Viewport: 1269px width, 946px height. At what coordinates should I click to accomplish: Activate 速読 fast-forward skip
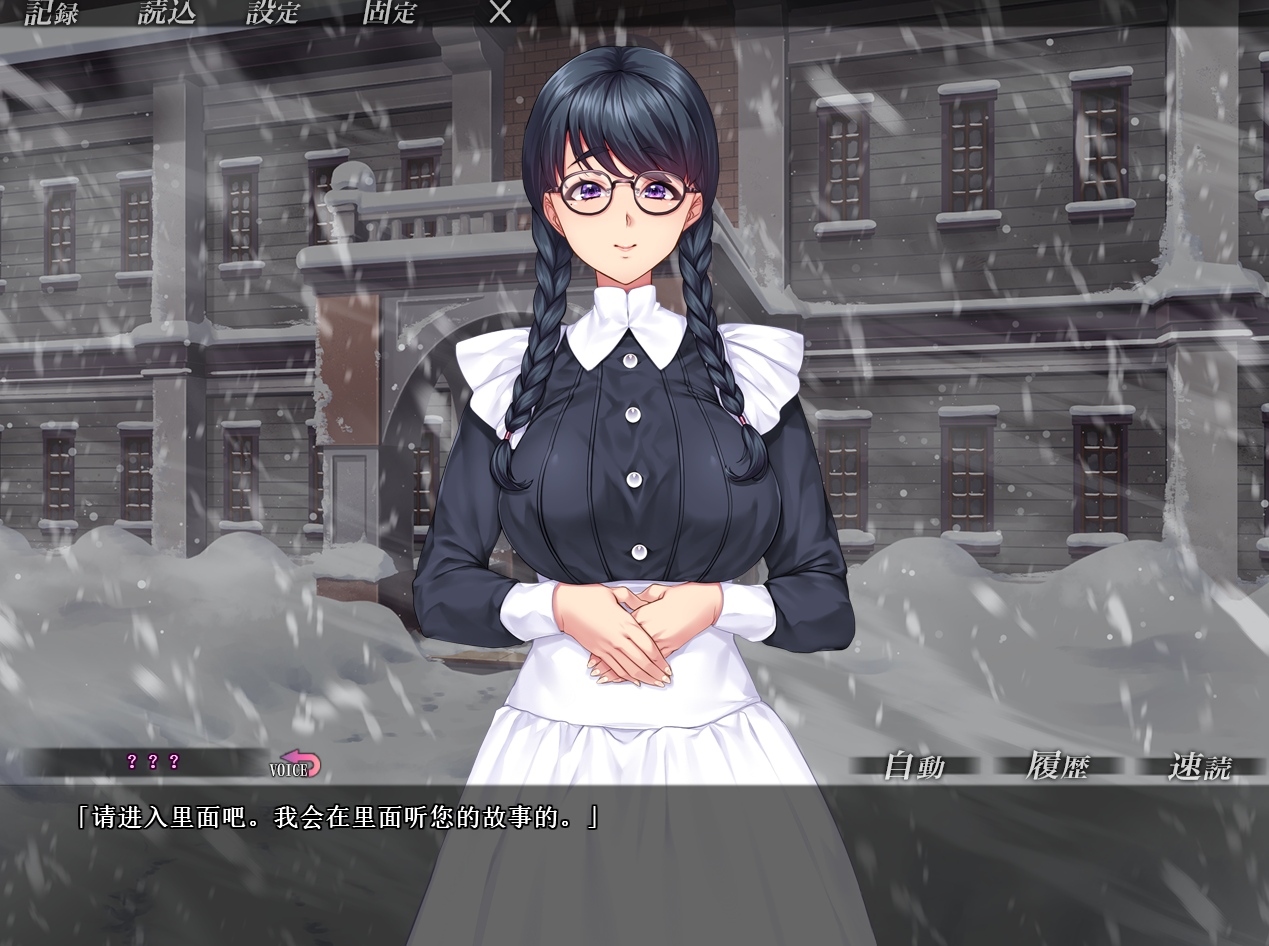click(1200, 767)
